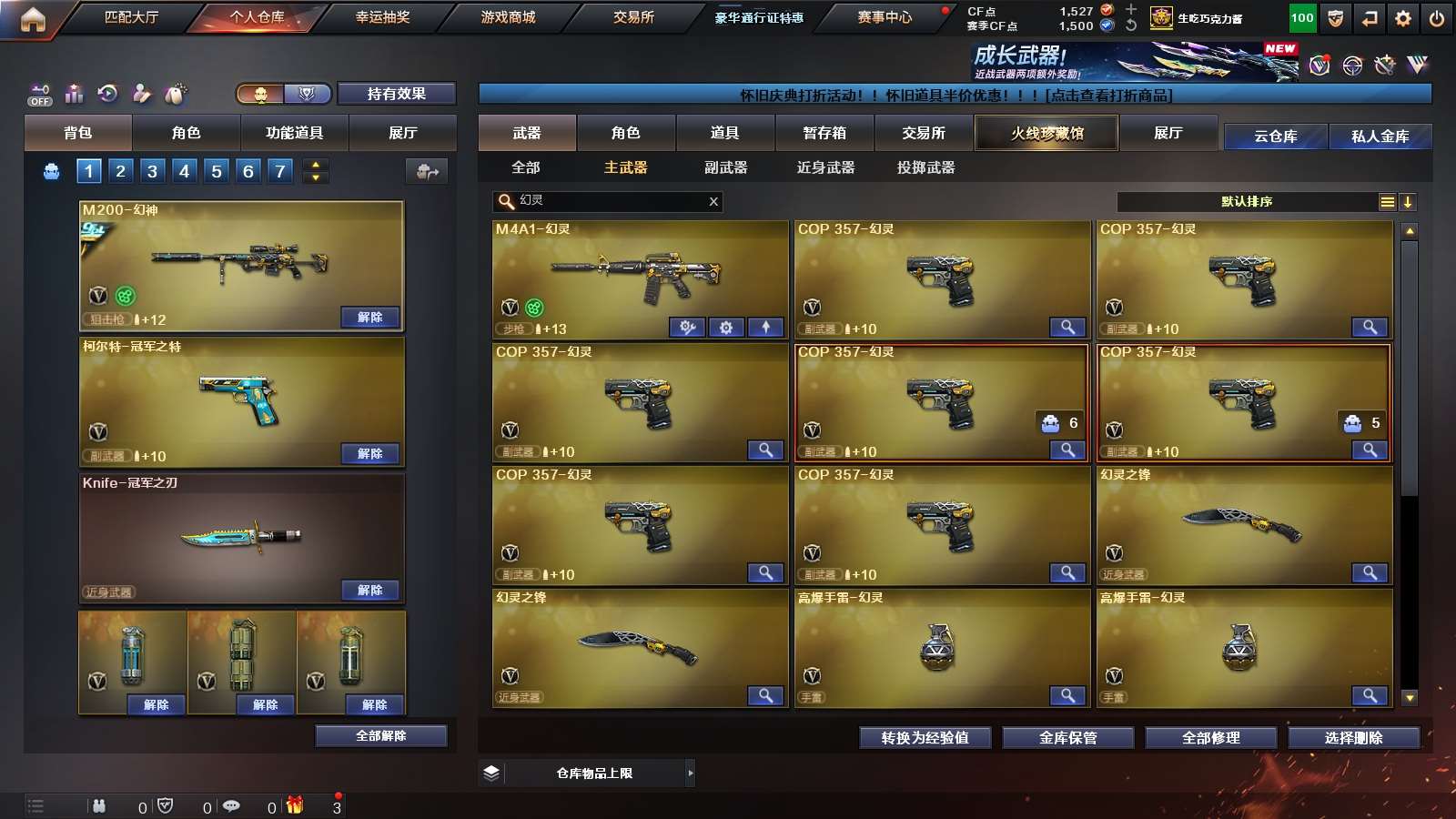Screen dimensions: 1456x819
Task: Switch to the 角色 tab beside 背包
Action: 186,133
